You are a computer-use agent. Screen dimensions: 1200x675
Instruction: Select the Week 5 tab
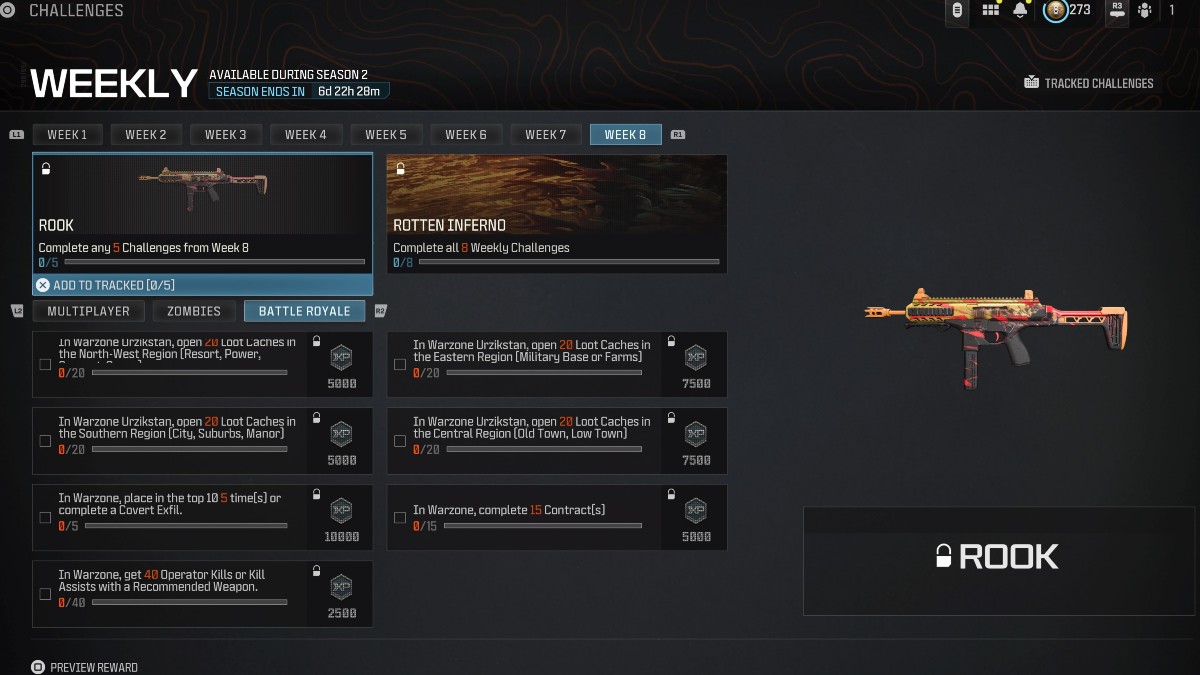click(386, 135)
